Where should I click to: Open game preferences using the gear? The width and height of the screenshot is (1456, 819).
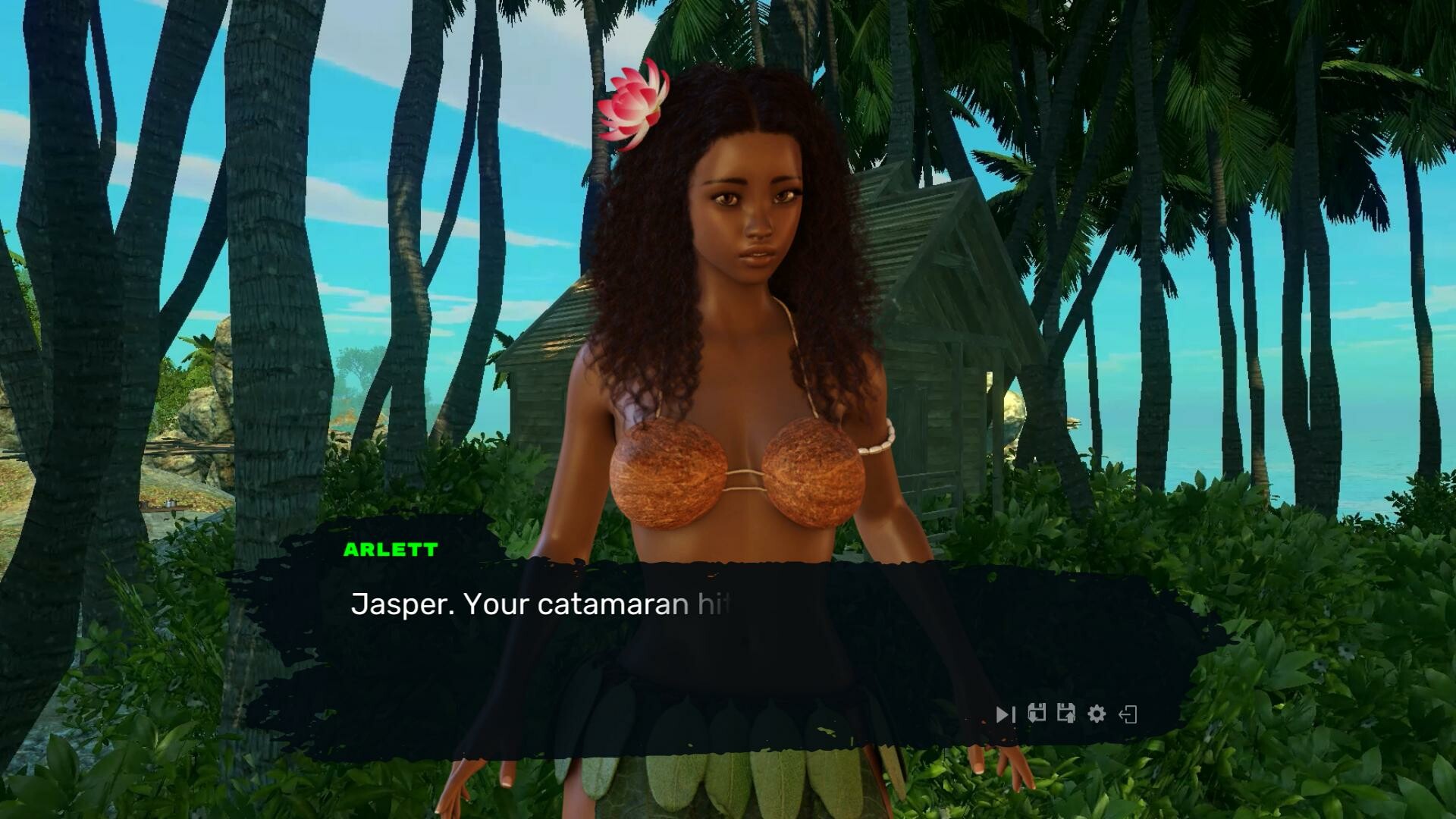click(1095, 713)
